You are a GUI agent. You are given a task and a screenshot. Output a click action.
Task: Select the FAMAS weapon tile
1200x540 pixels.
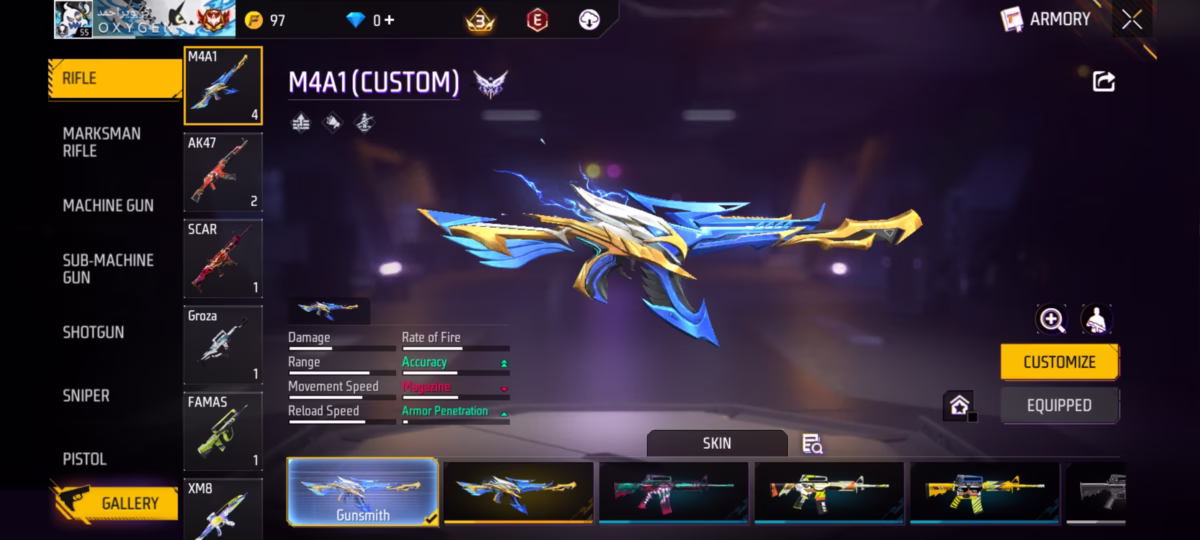click(x=223, y=431)
